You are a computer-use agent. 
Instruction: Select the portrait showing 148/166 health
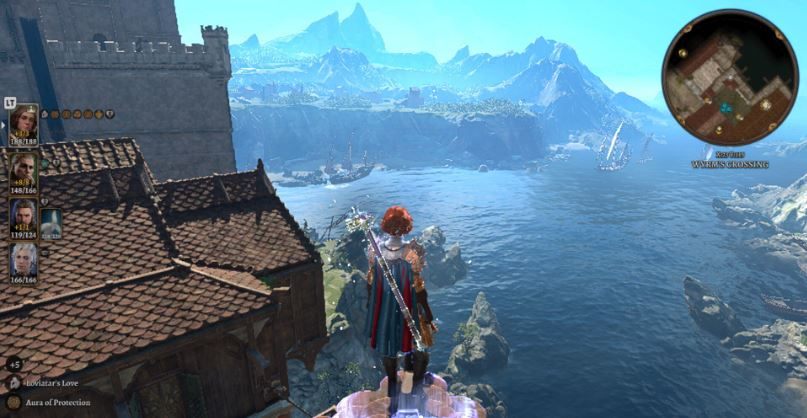point(24,170)
